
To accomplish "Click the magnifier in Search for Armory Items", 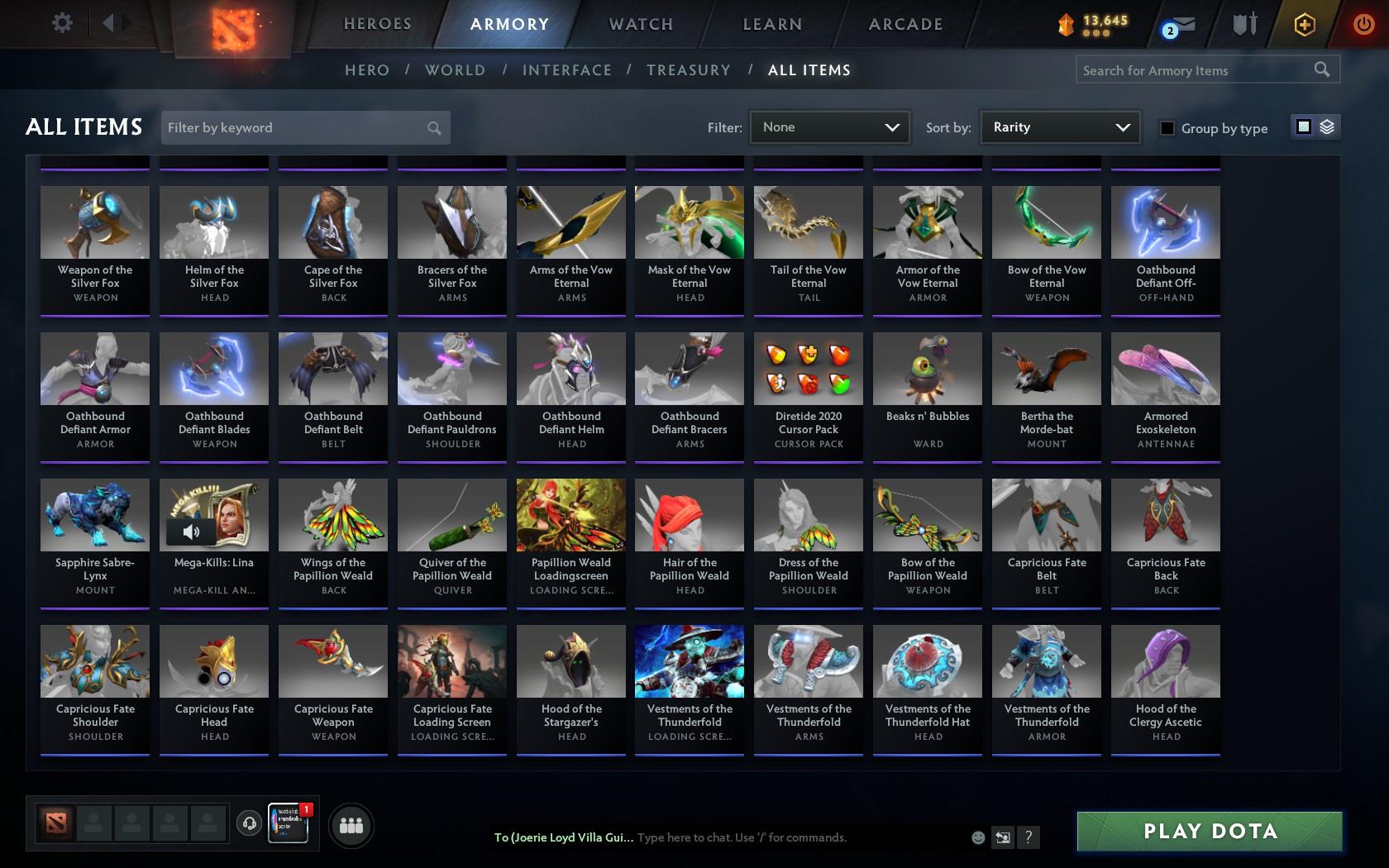I will (x=1321, y=69).
